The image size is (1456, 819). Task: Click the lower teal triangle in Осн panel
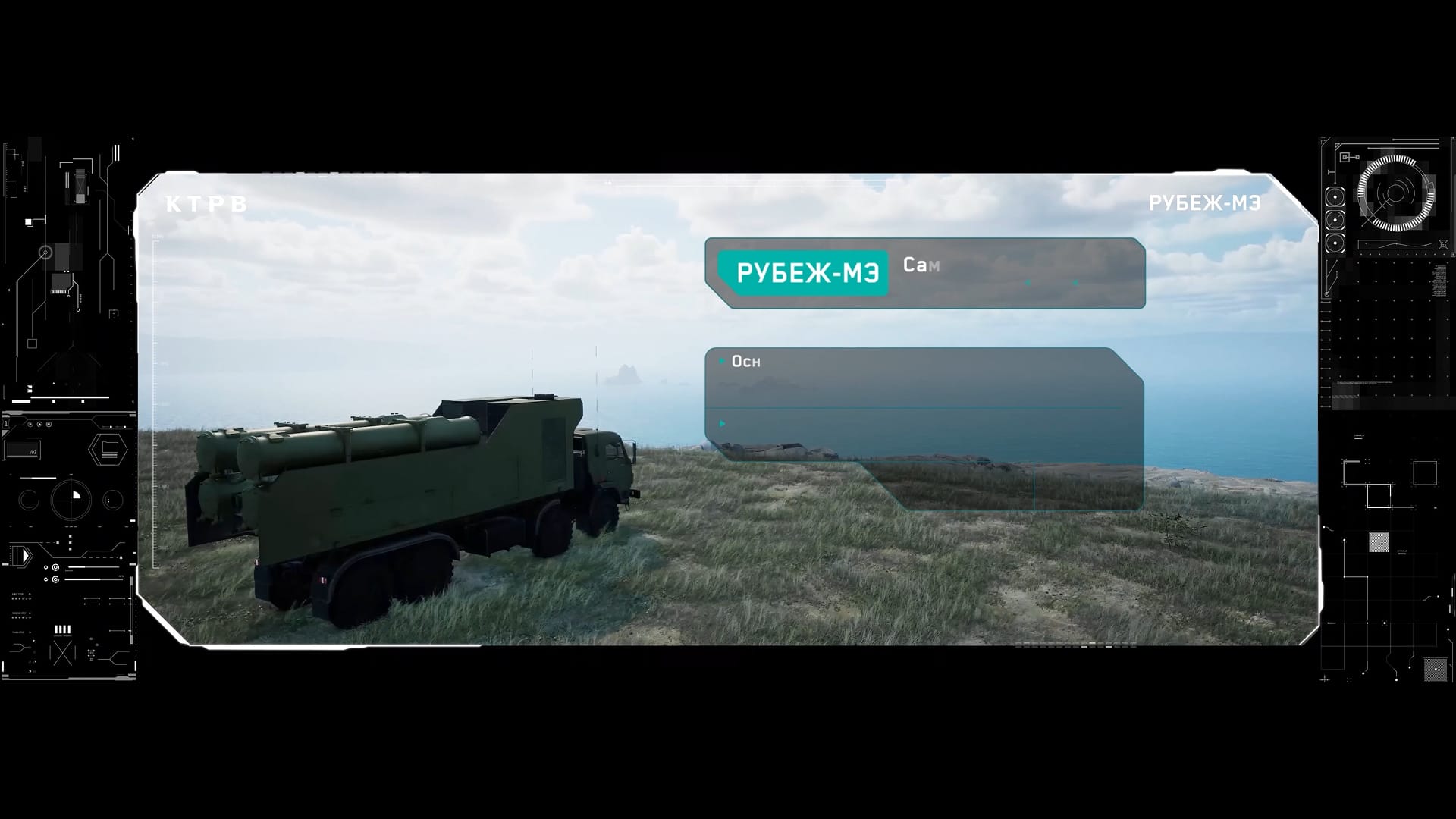click(720, 423)
